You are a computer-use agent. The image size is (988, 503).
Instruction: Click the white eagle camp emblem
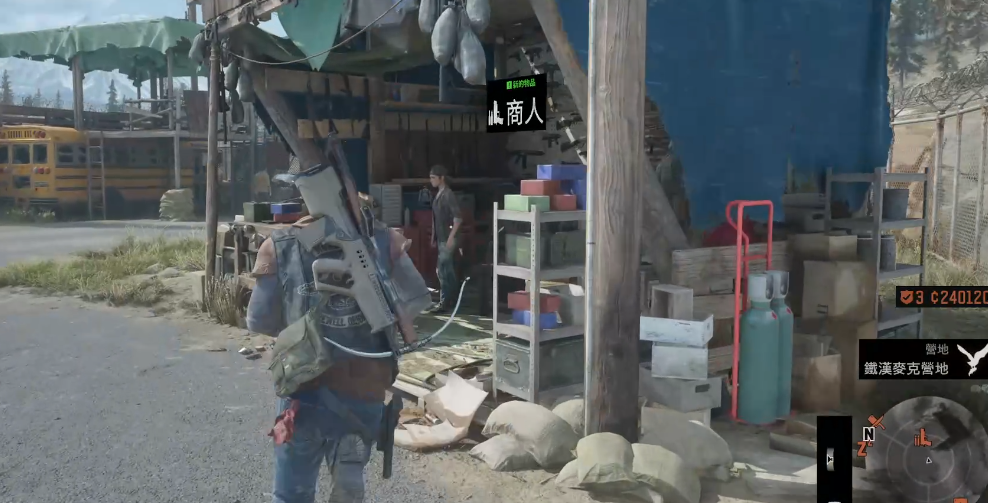pos(971,357)
